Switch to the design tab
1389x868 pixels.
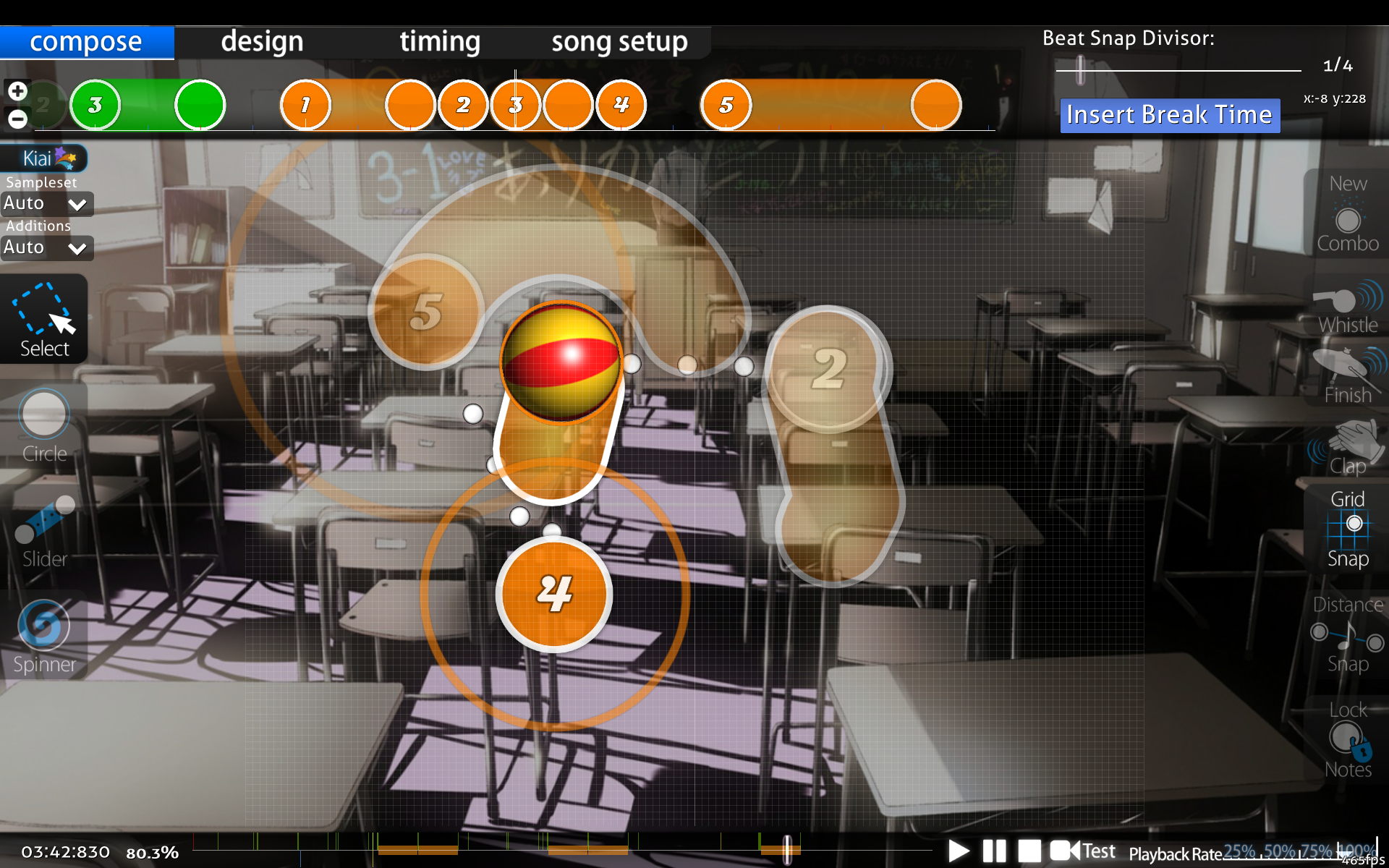click(262, 42)
